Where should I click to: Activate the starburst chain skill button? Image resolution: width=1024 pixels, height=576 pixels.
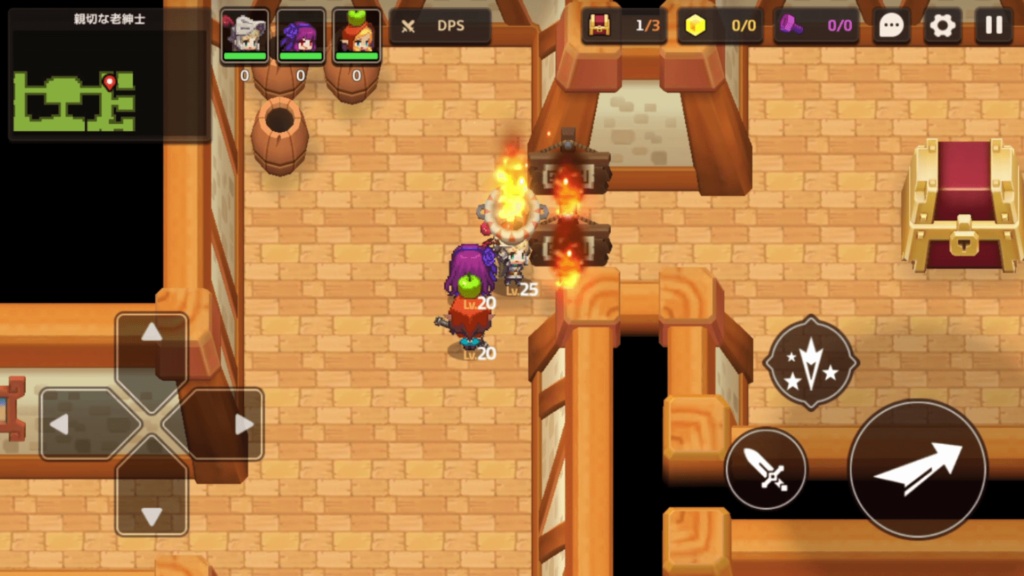(810, 362)
